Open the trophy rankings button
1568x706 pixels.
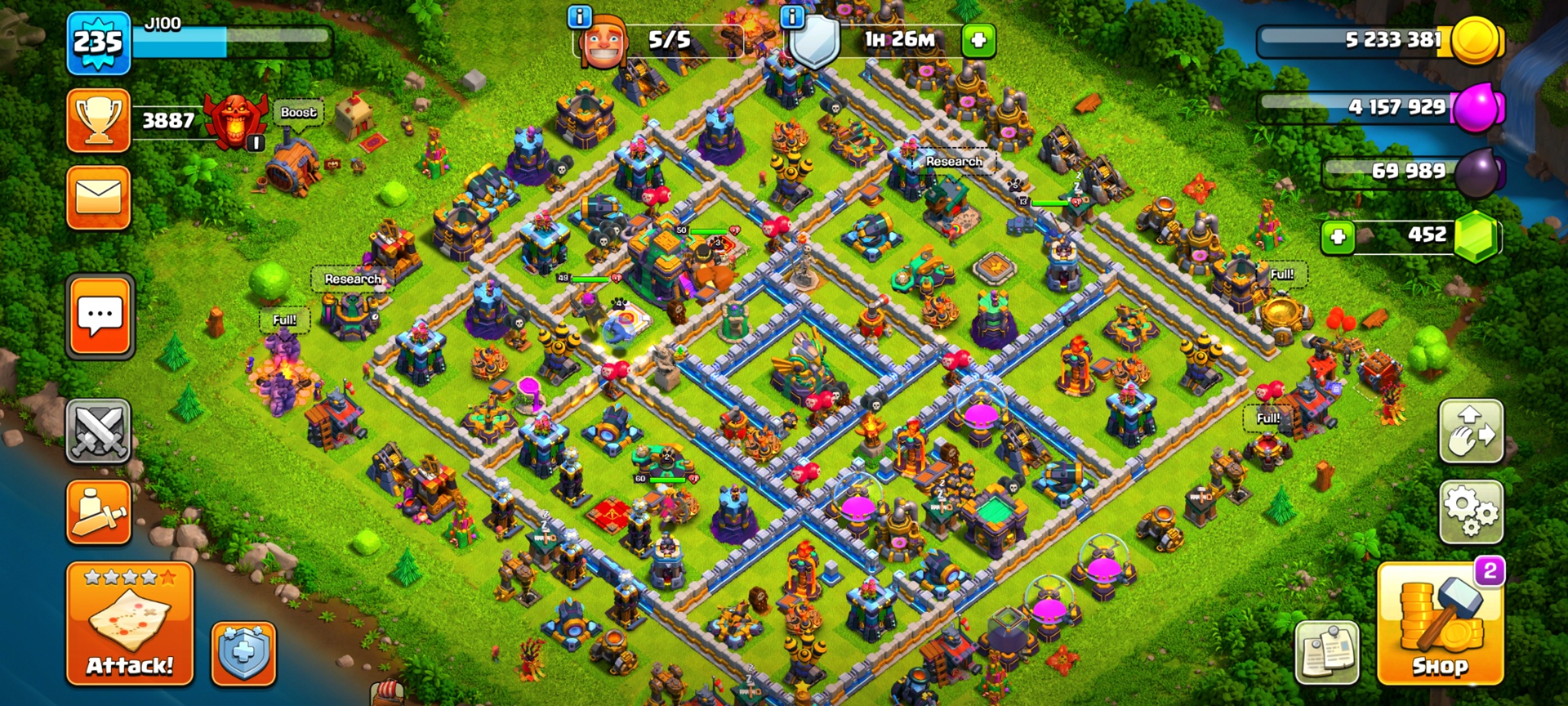pyautogui.click(x=99, y=120)
